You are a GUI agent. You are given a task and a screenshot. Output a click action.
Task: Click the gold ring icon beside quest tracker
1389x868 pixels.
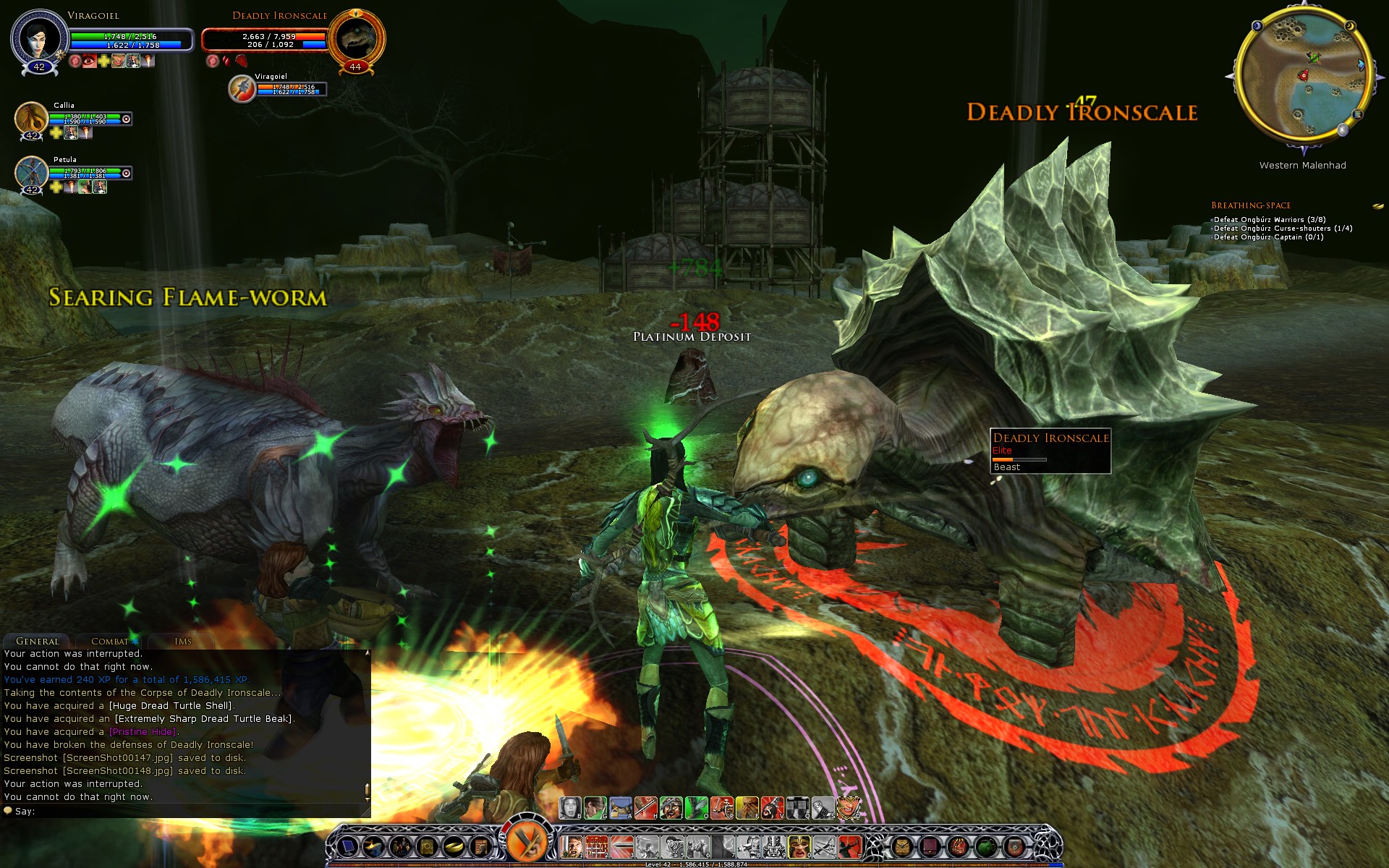[x=1378, y=206]
